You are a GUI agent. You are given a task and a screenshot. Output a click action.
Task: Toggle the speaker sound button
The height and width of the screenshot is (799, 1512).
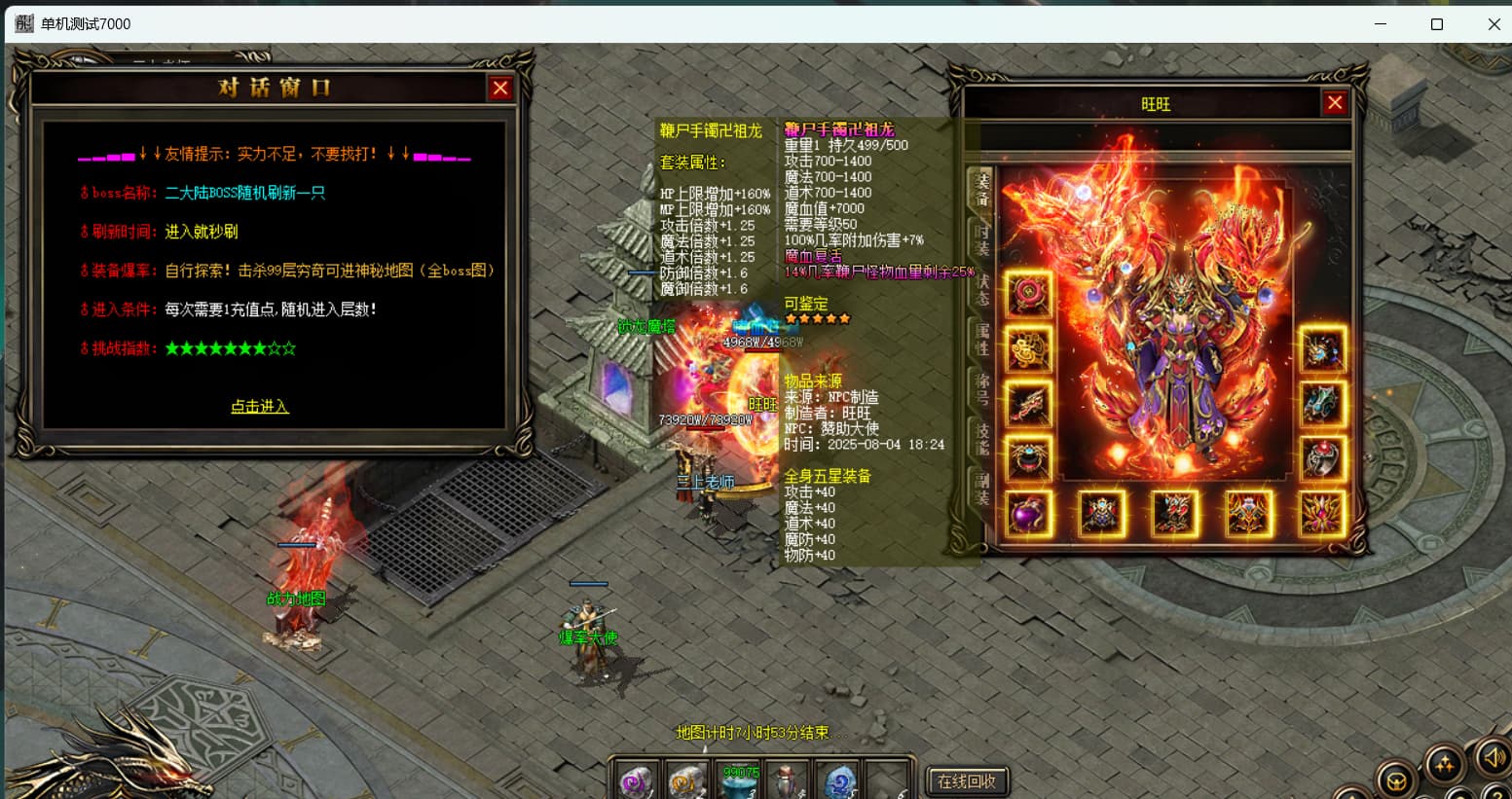[1492, 757]
